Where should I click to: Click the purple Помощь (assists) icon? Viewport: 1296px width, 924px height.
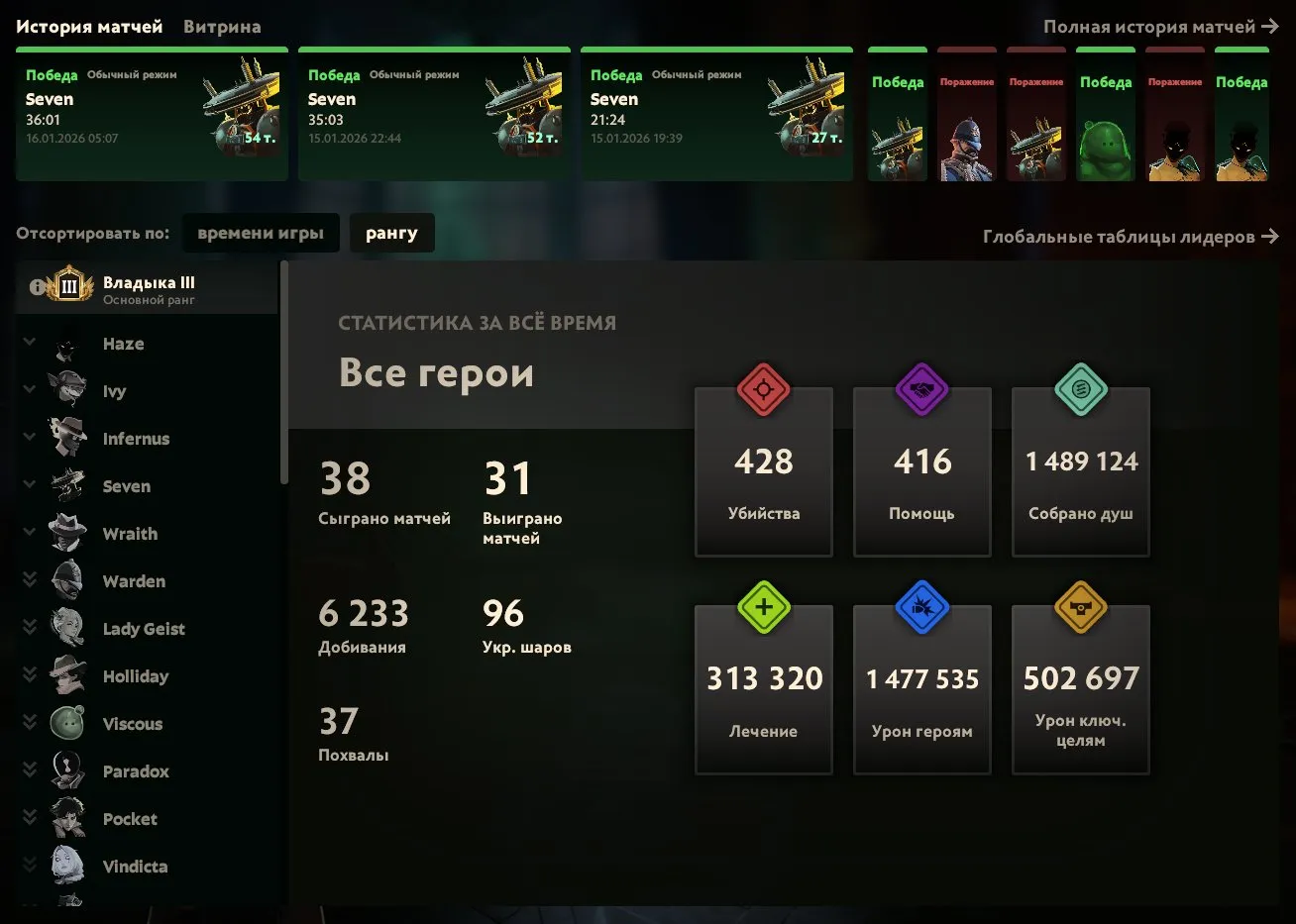(x=921, y=389)
